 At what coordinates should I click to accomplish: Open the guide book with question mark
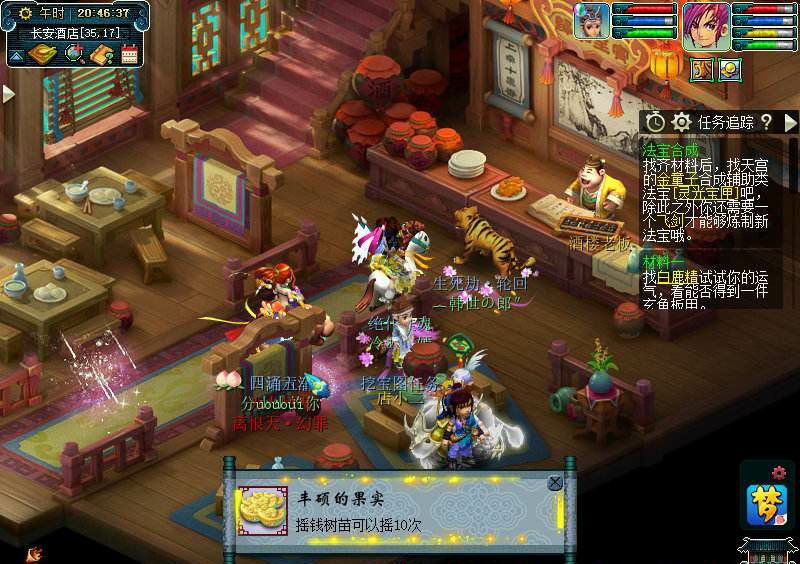(101, 54)
